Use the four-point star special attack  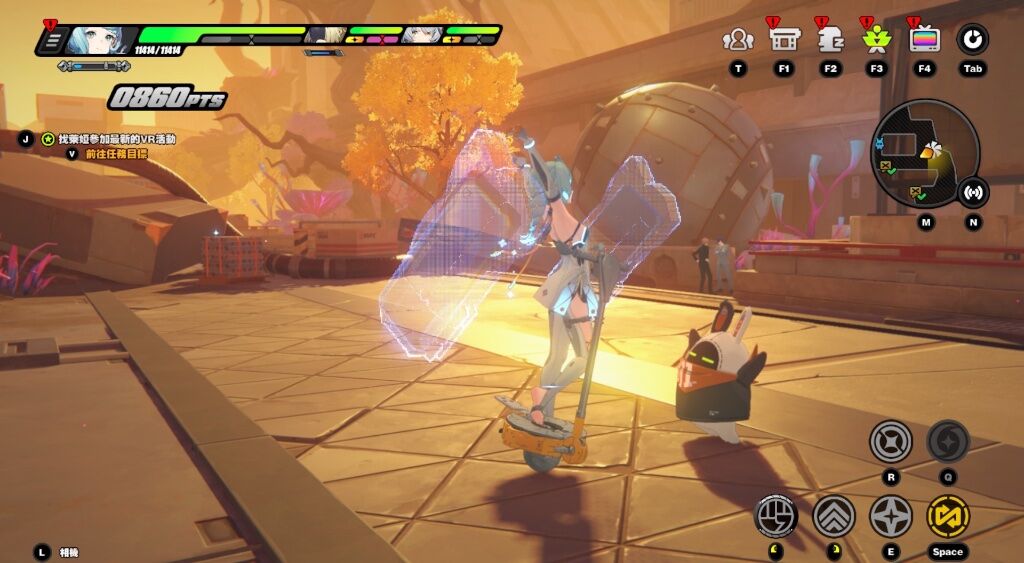coord(890,516)
